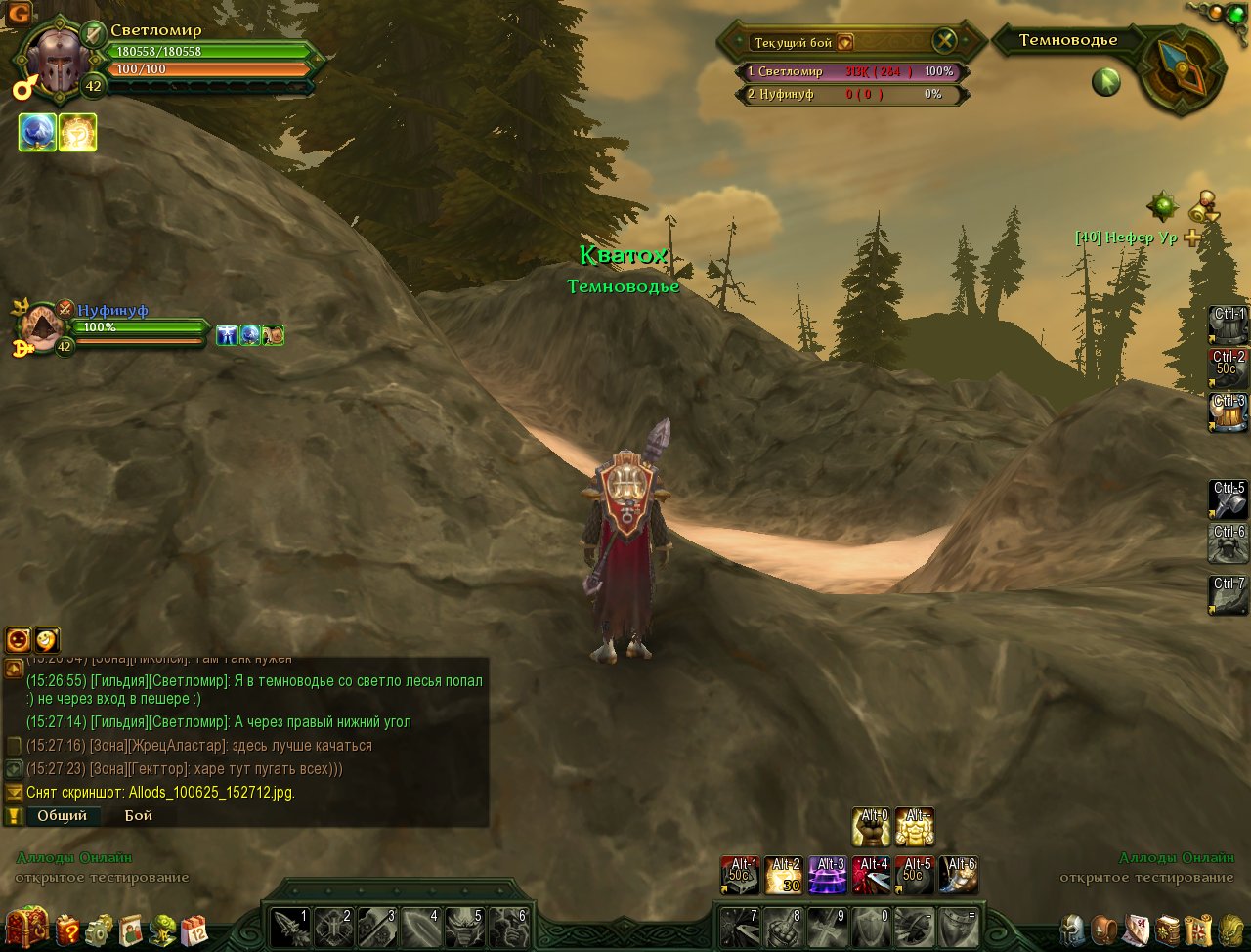Open the gears settings menu

pos(99,929)
